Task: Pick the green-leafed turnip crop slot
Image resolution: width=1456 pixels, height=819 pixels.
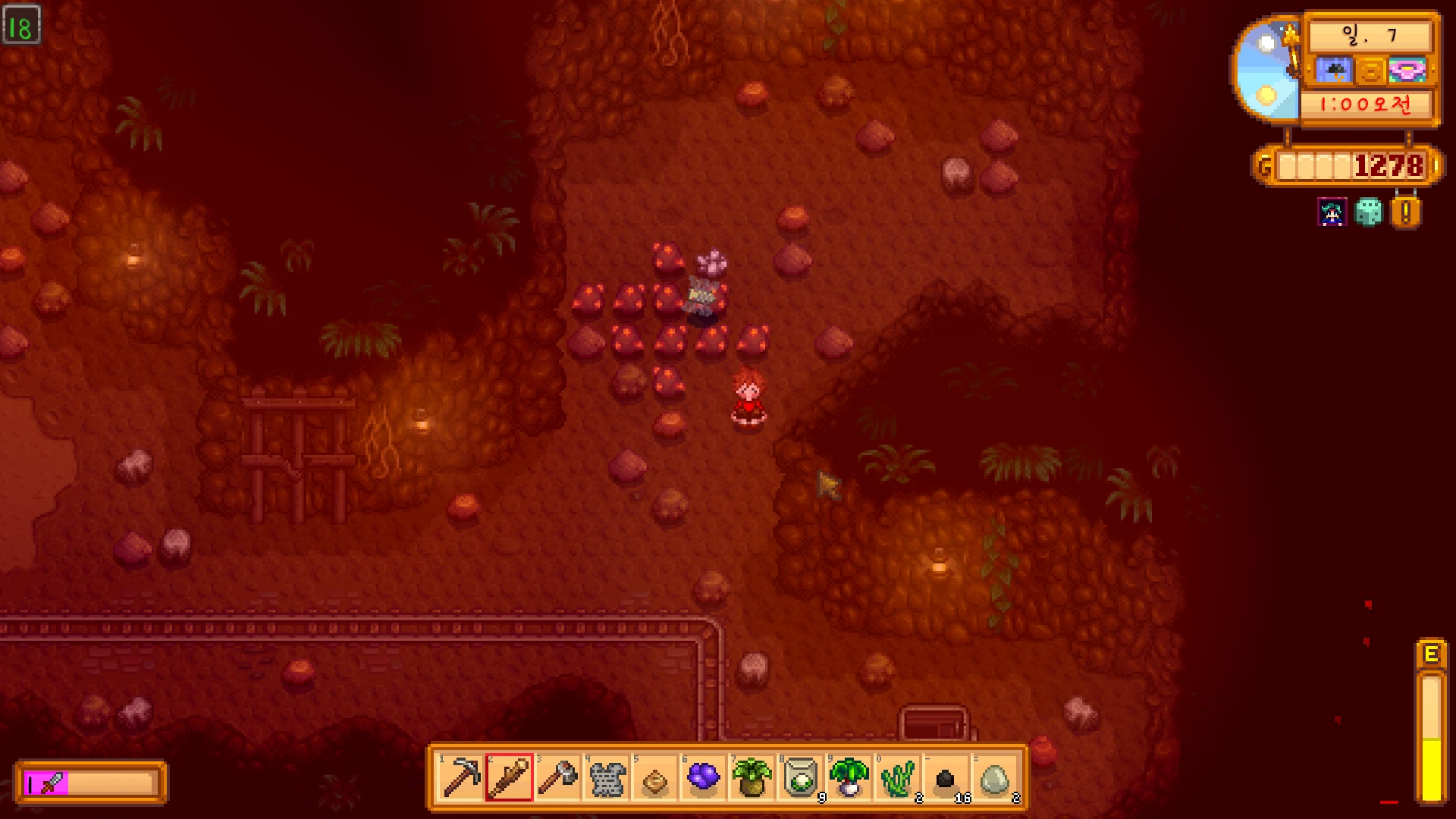Action: [x=849, y=777]
